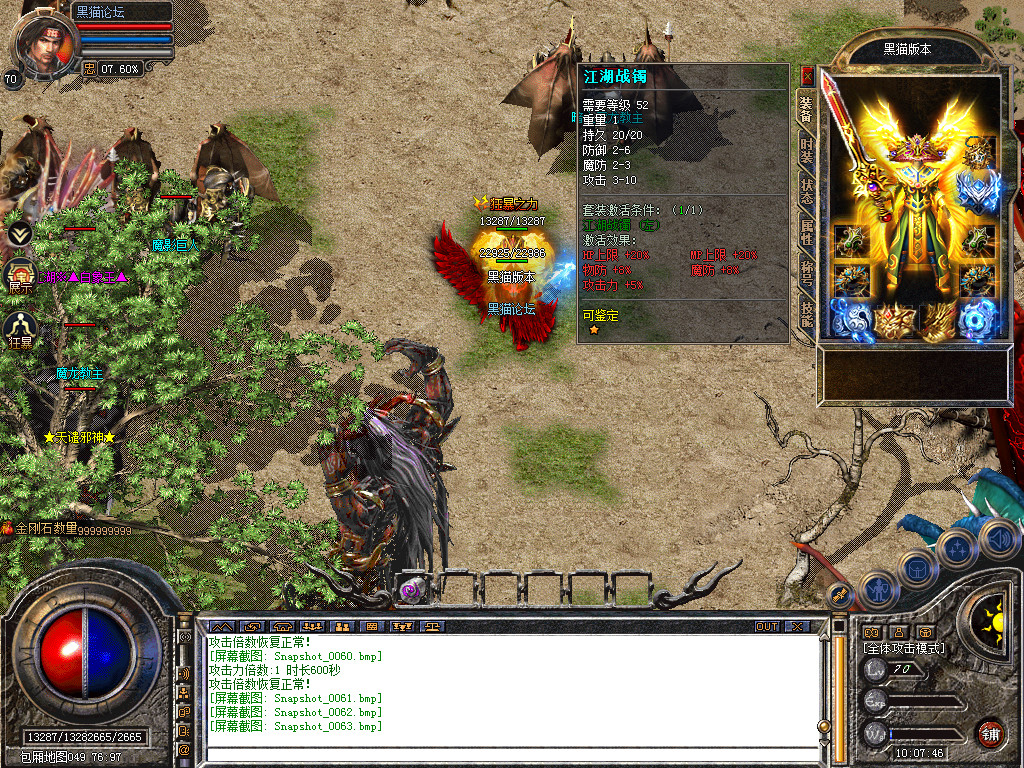The image size is (1024, 768).
Task: Use the purple orb in the hotbar
Action: (x=411, y=590)
